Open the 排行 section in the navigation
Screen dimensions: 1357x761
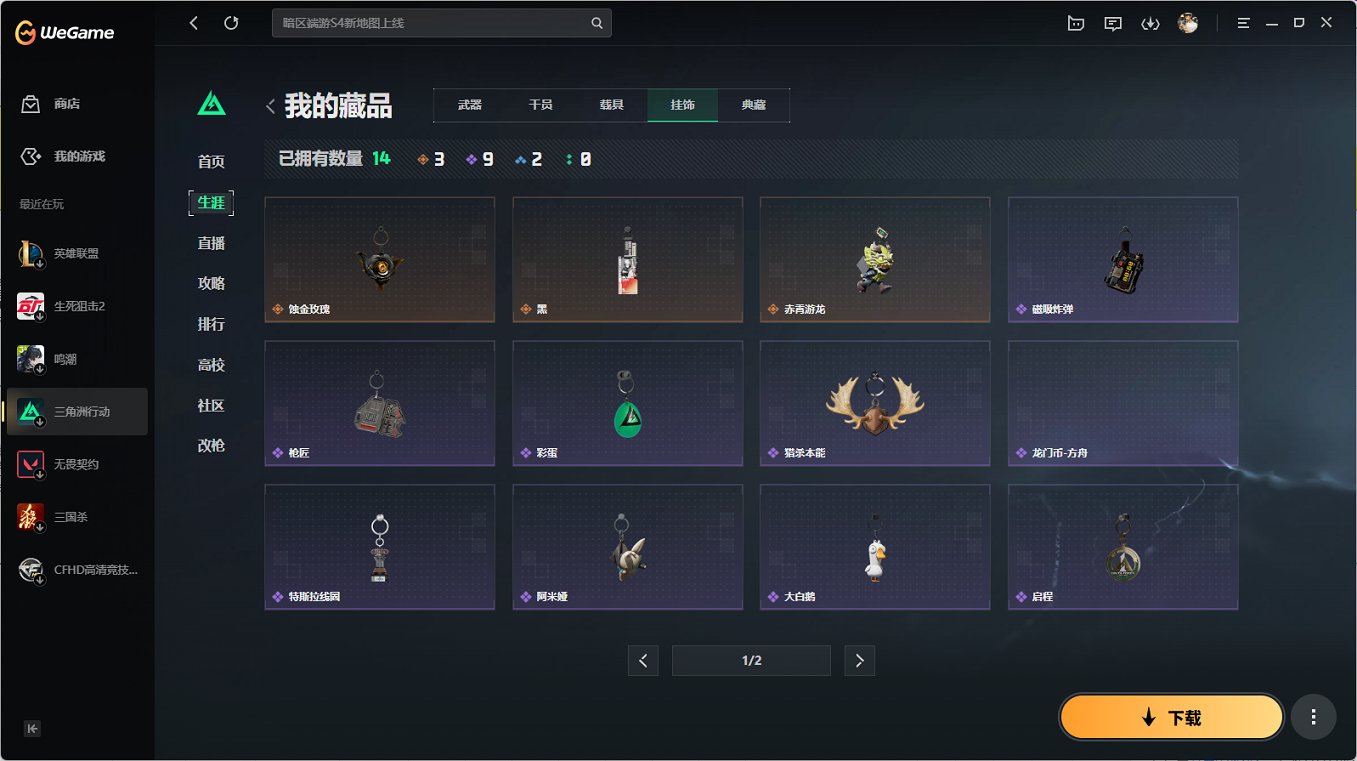[x=210, y=324]
